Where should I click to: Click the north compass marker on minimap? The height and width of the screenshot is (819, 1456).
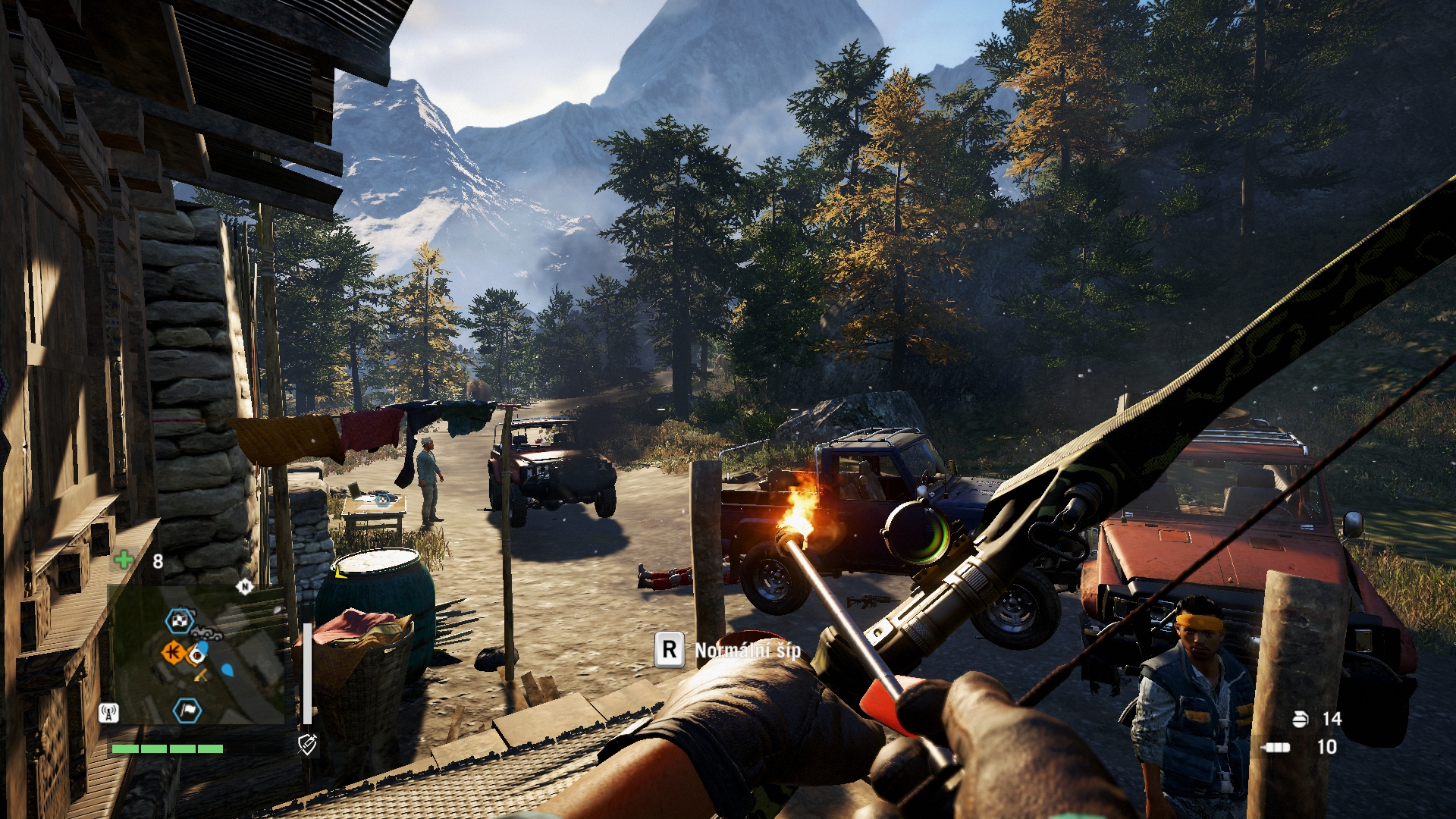click(x=244, y=586)
